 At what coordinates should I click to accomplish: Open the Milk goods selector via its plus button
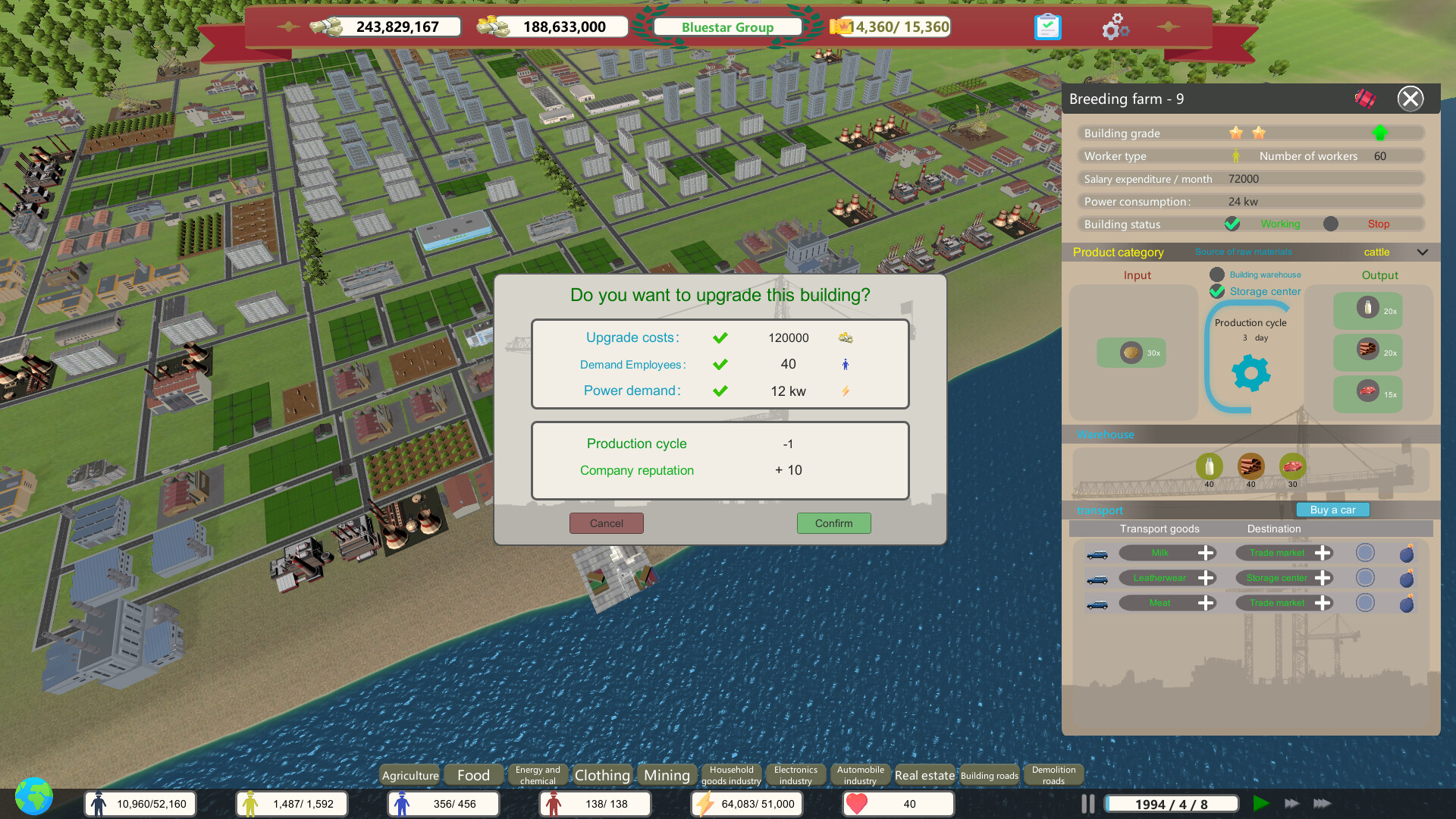pyautogui.click(x=1206, y=553)
